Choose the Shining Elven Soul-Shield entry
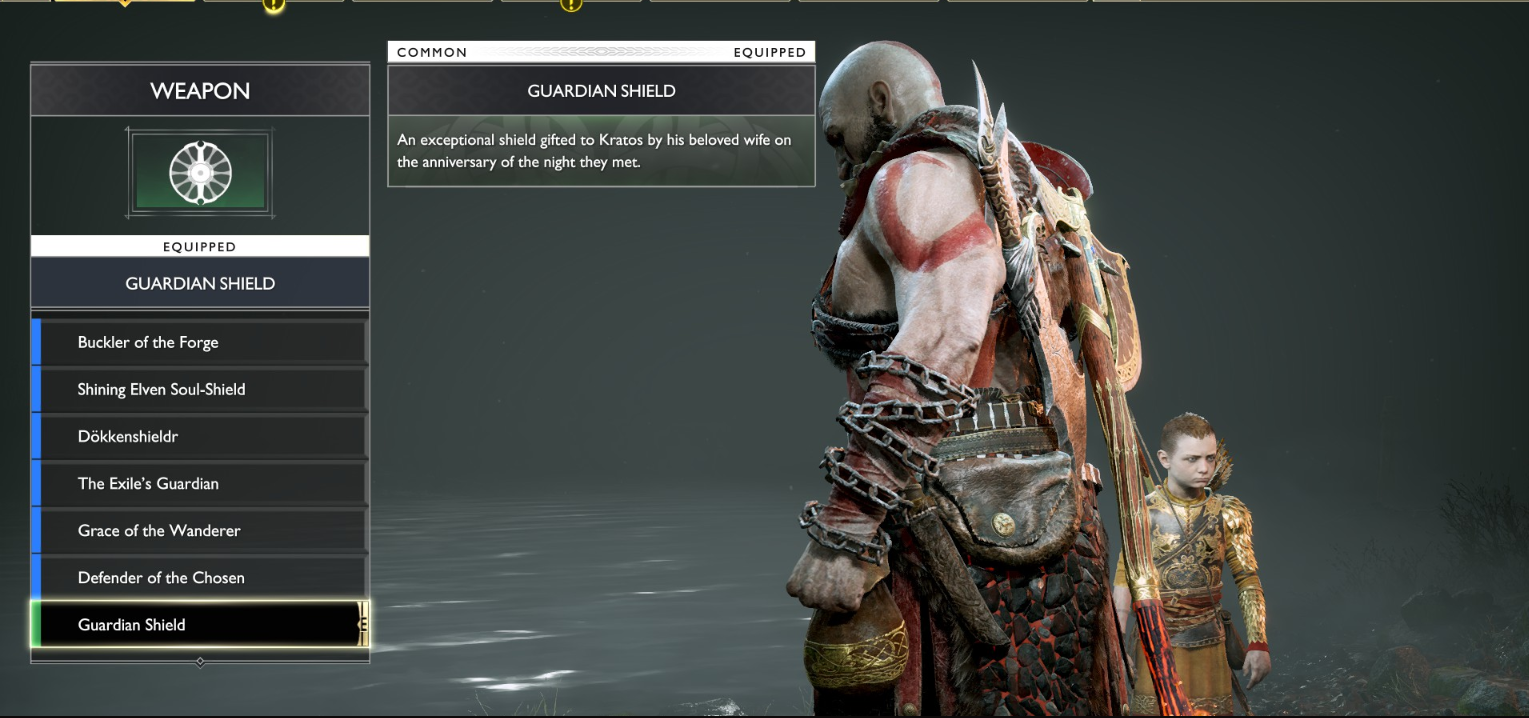 [200, 389]
